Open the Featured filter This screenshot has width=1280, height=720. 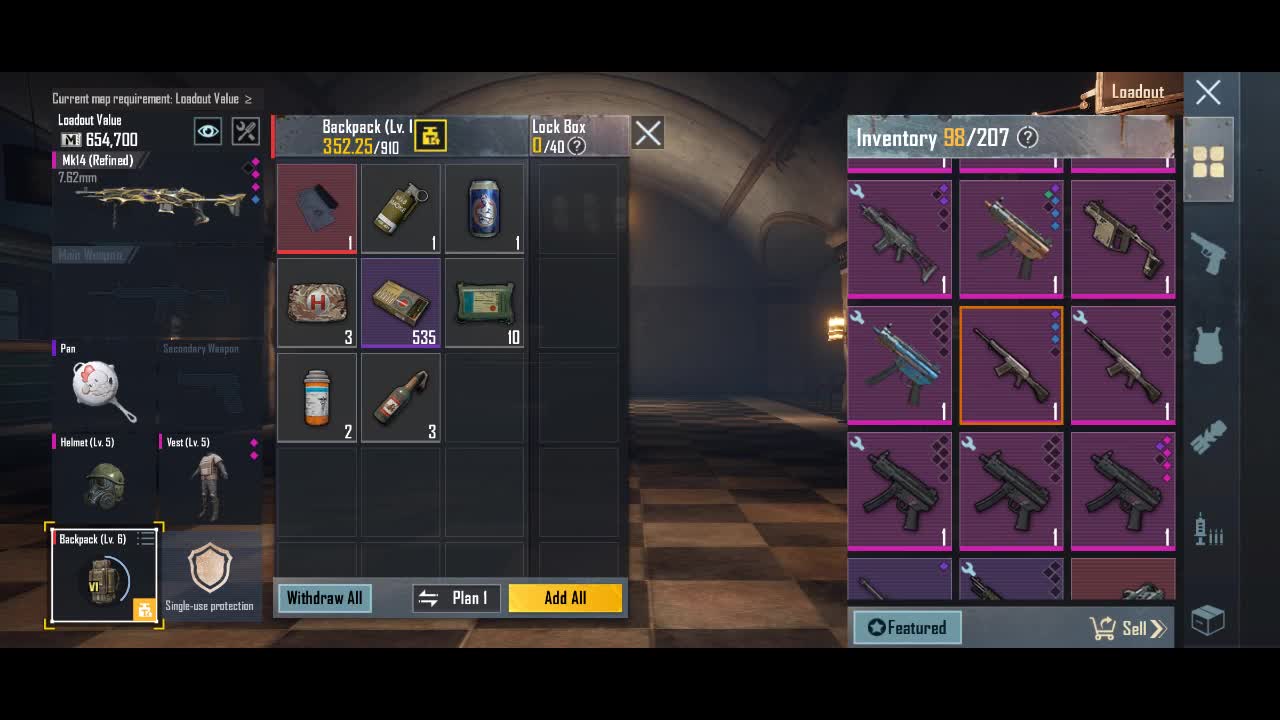907,628
